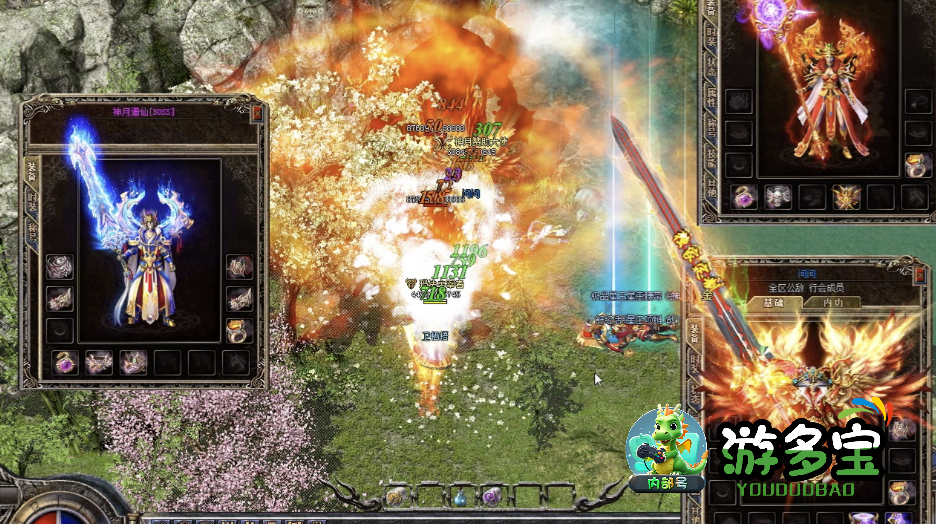This screenshot has height=524, width=936.
Task: Select the purple gem ring in BOSS panel
Action: pyautogui.click(x=65, y=362)
